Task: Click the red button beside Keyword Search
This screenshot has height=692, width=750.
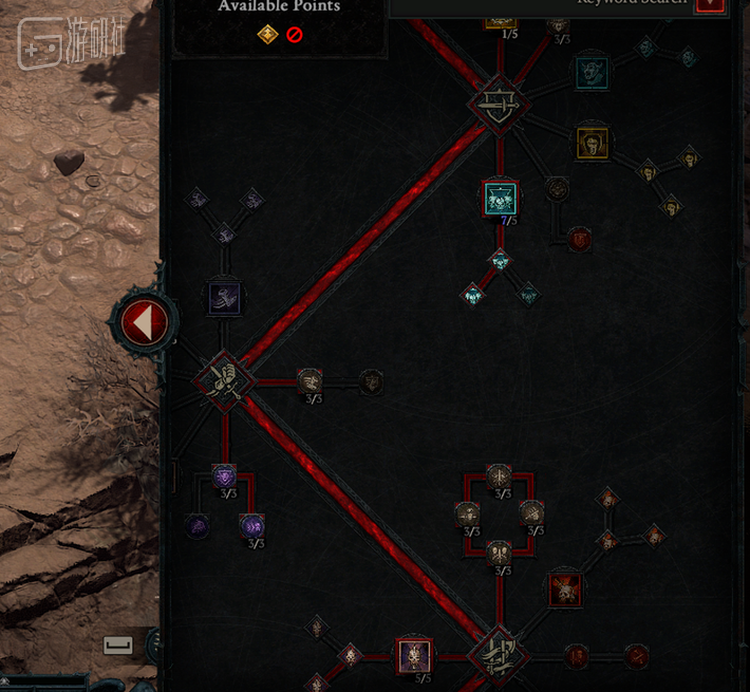Action: [x=710, y=5]
